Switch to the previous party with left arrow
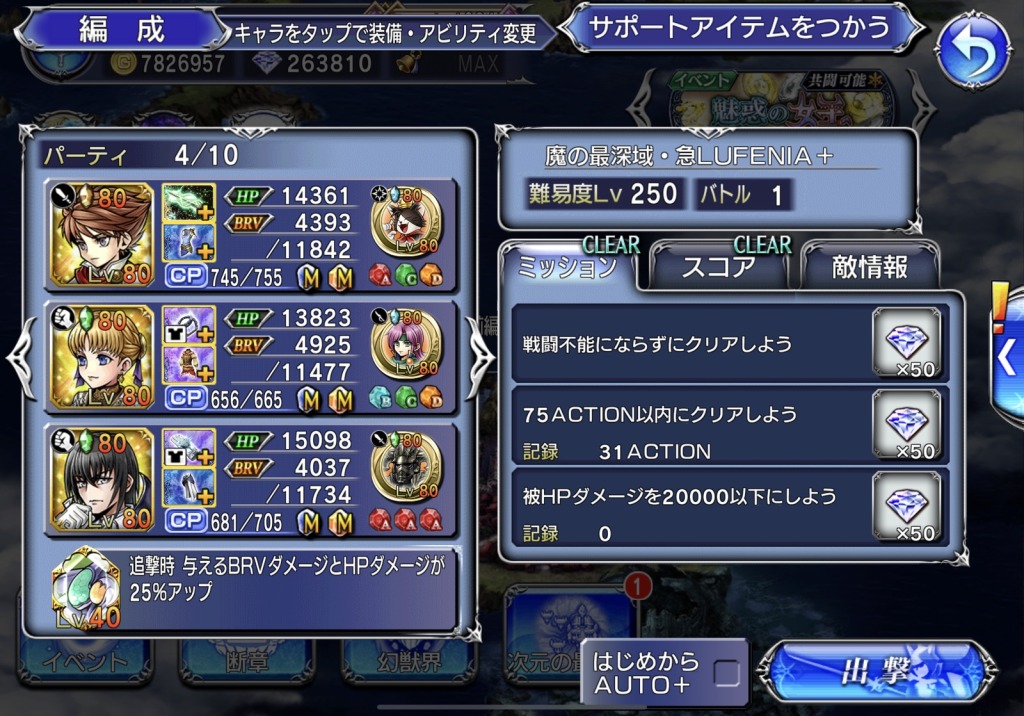This screenshot has width=1024, height=716. click(x=22, y=358)
